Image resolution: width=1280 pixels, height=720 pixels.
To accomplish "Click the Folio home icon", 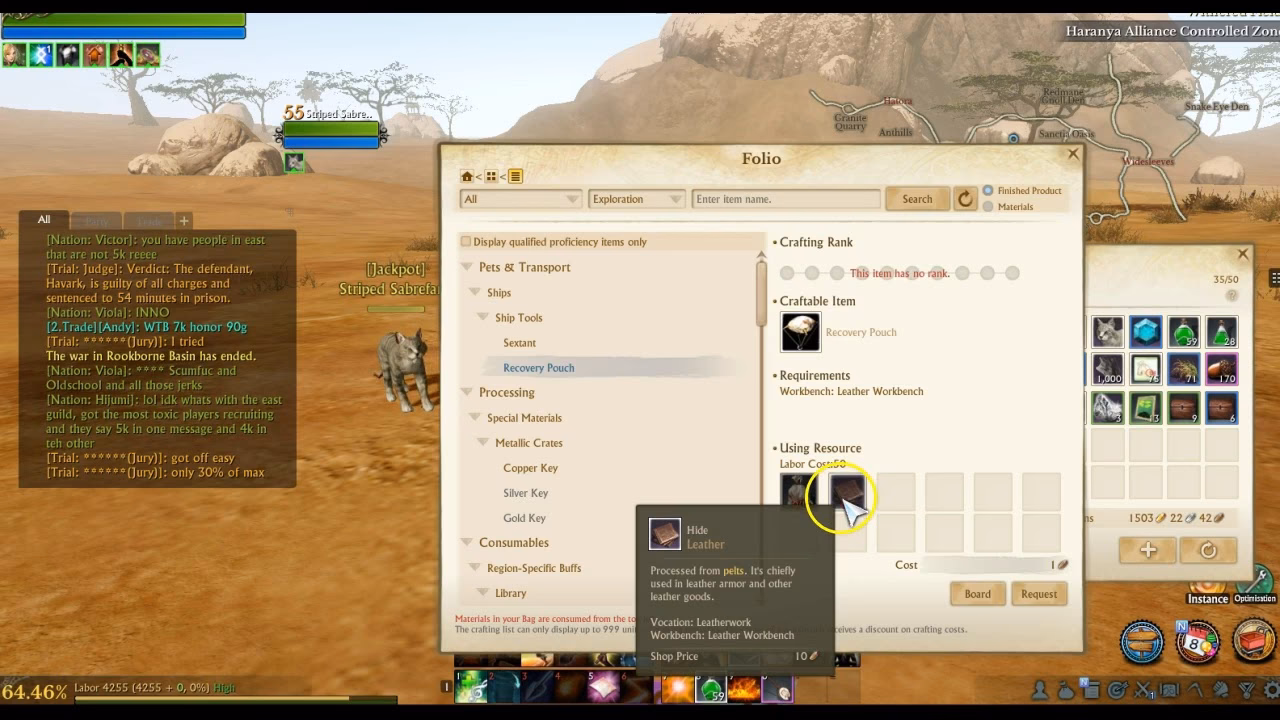I will (466, 175).
